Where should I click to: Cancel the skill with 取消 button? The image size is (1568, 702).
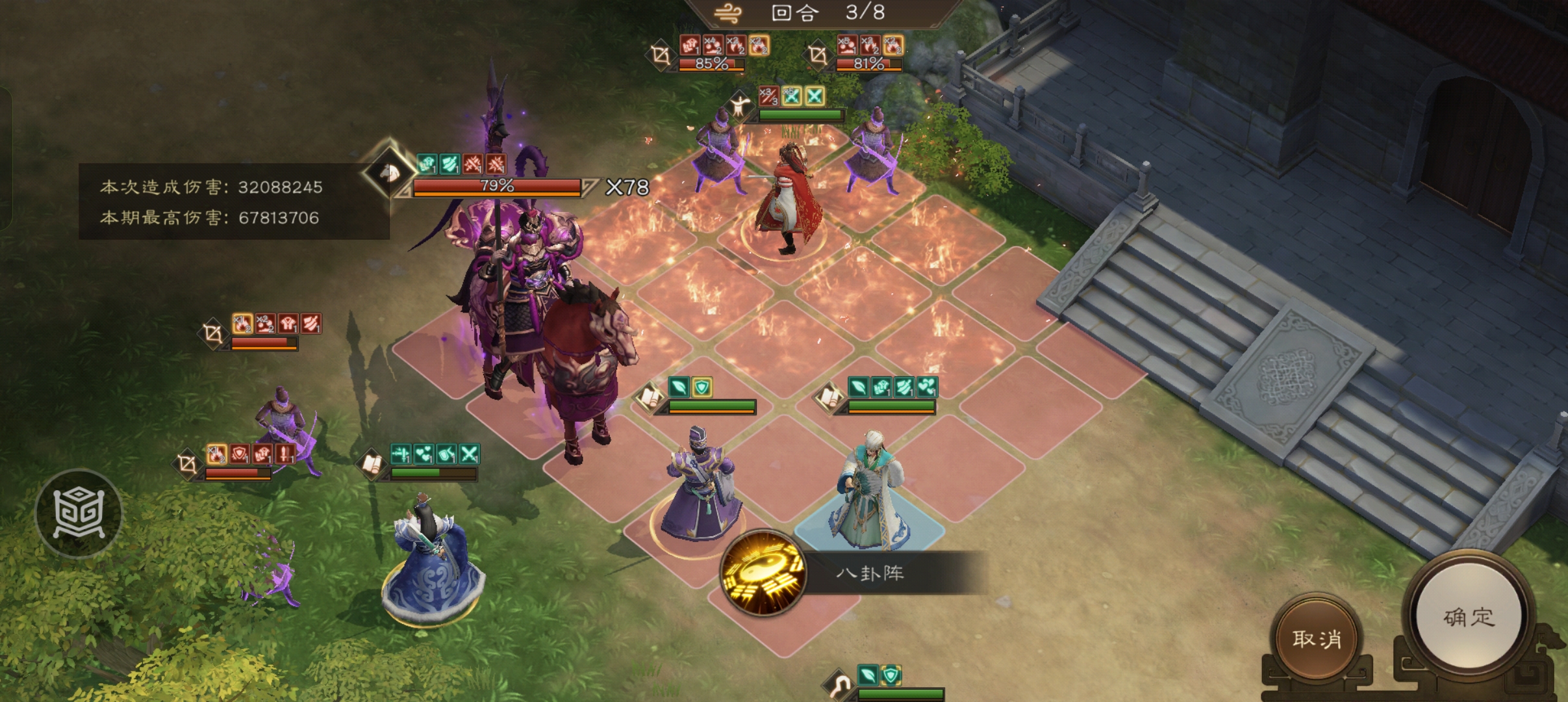[x=1316, y=639]
